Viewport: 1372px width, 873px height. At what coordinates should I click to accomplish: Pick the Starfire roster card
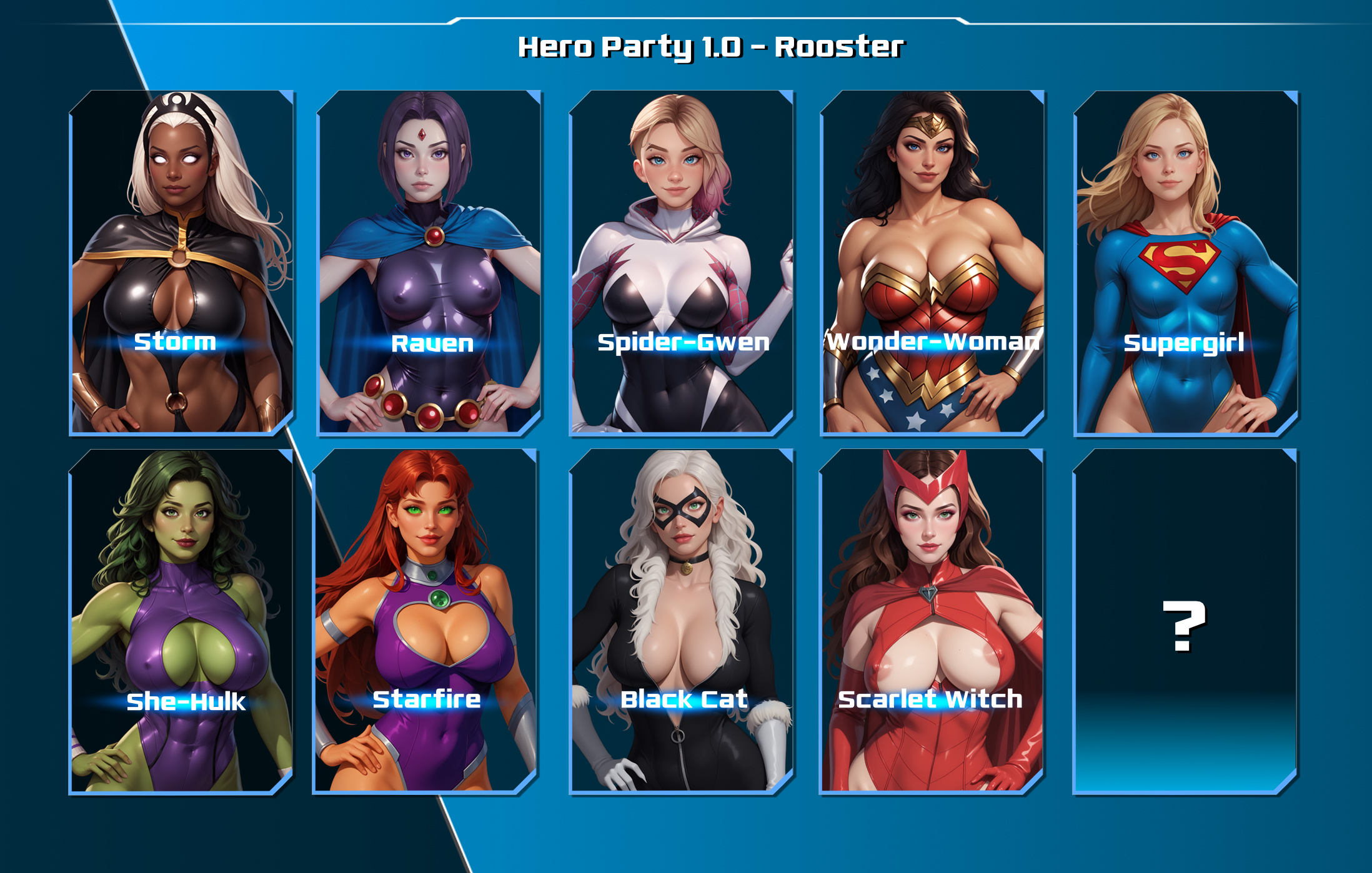425,621
